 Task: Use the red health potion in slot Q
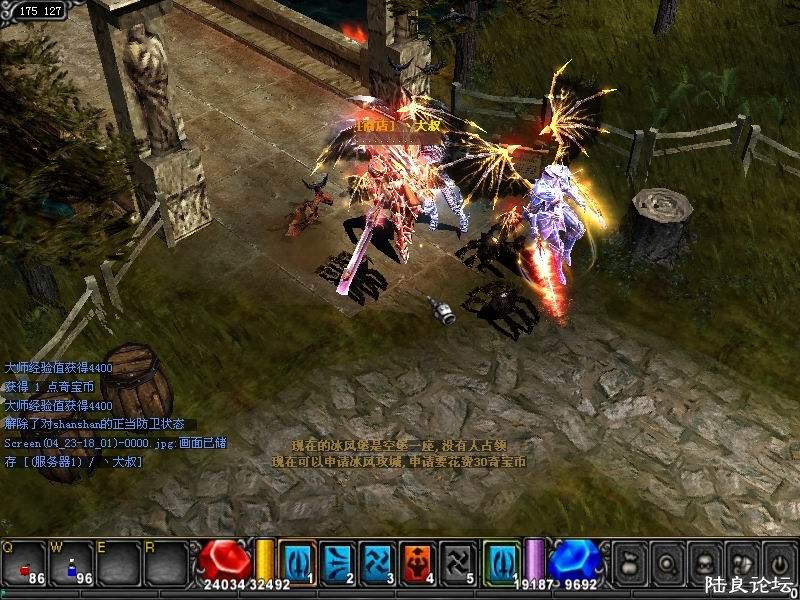[24, 564]
